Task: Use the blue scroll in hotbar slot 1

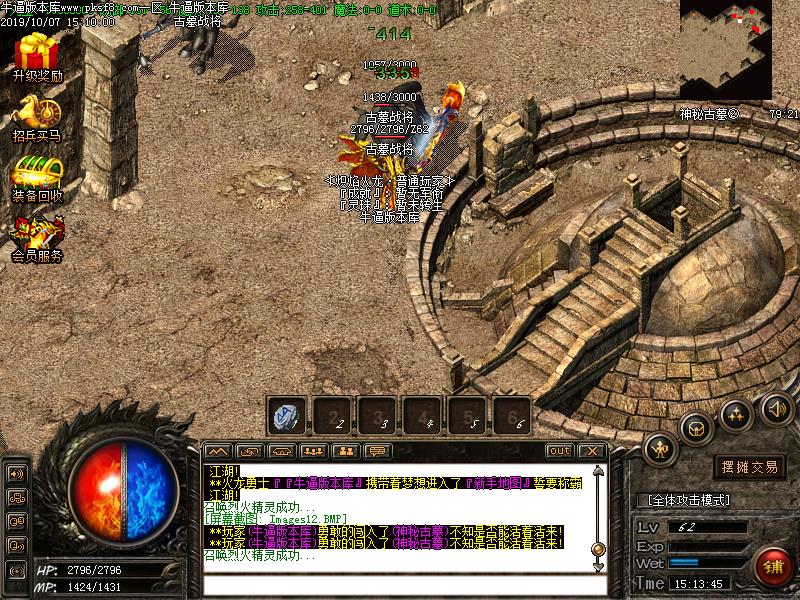Action: point(286,415)
